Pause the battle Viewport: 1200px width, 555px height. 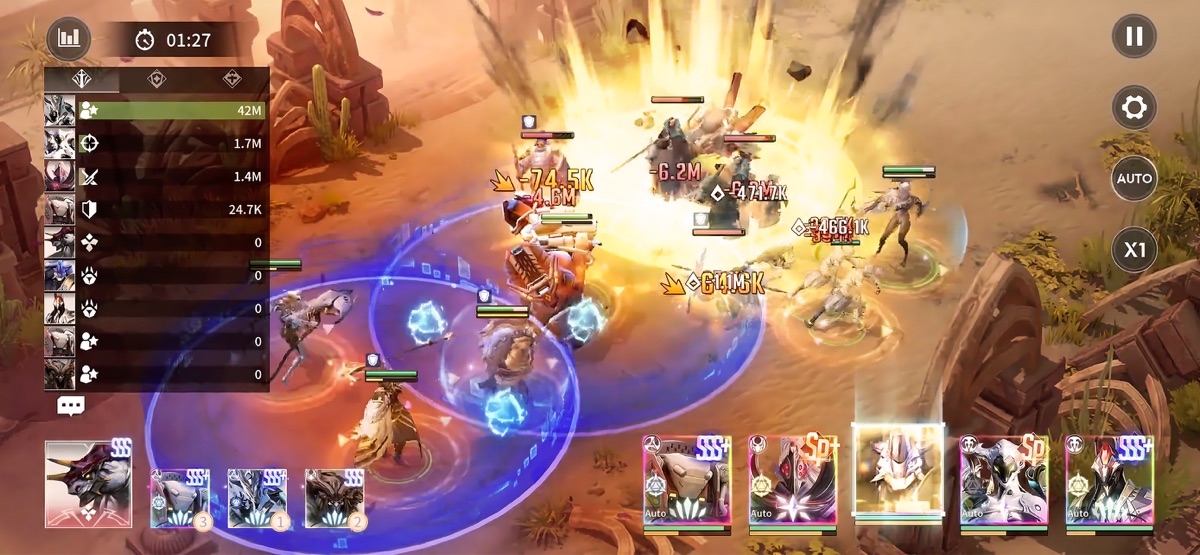tap(1134, 37)
